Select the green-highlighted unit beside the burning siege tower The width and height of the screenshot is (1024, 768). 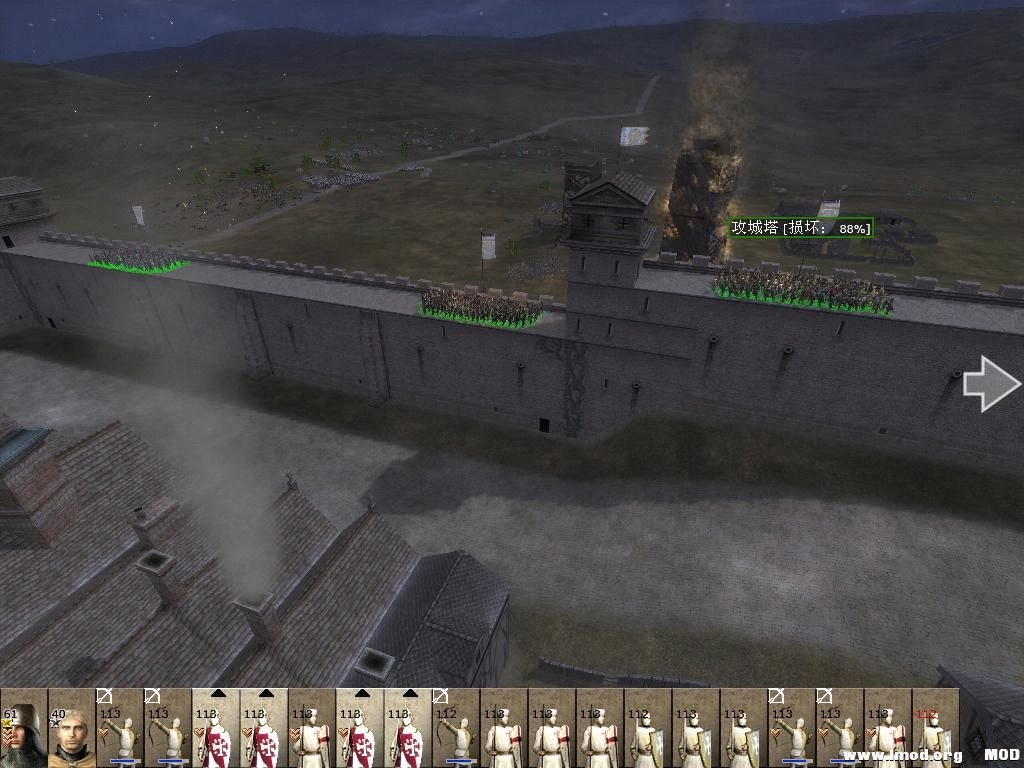coord(802,290)
